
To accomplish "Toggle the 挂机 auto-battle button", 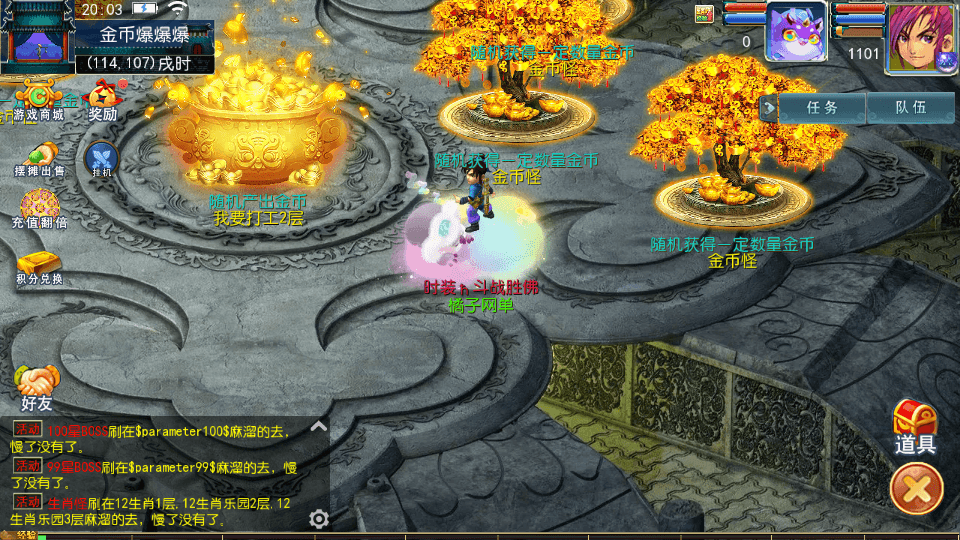I will coord(101,158).
